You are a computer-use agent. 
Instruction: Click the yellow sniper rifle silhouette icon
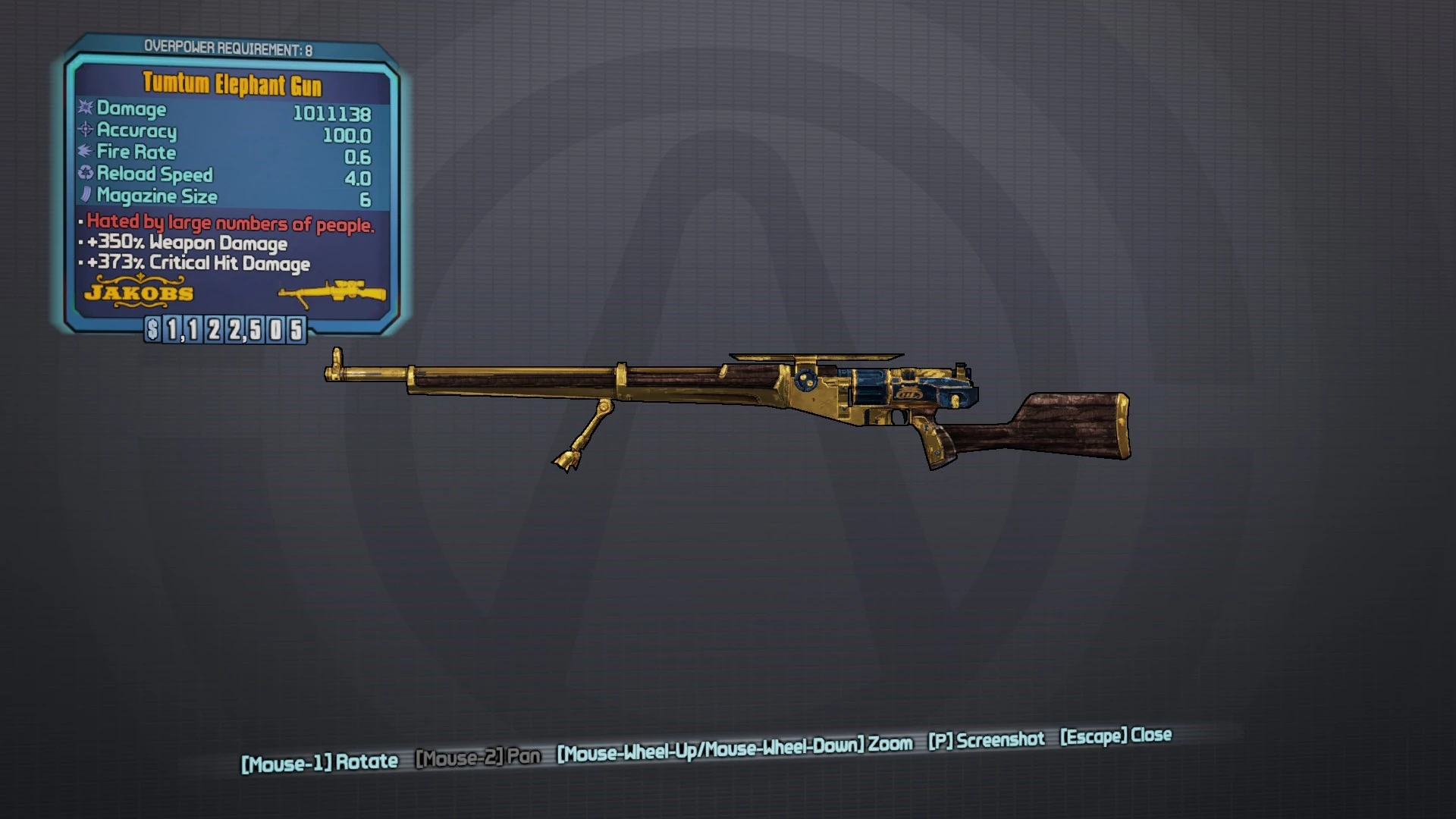pyautogui.click(x=331, y=293)
